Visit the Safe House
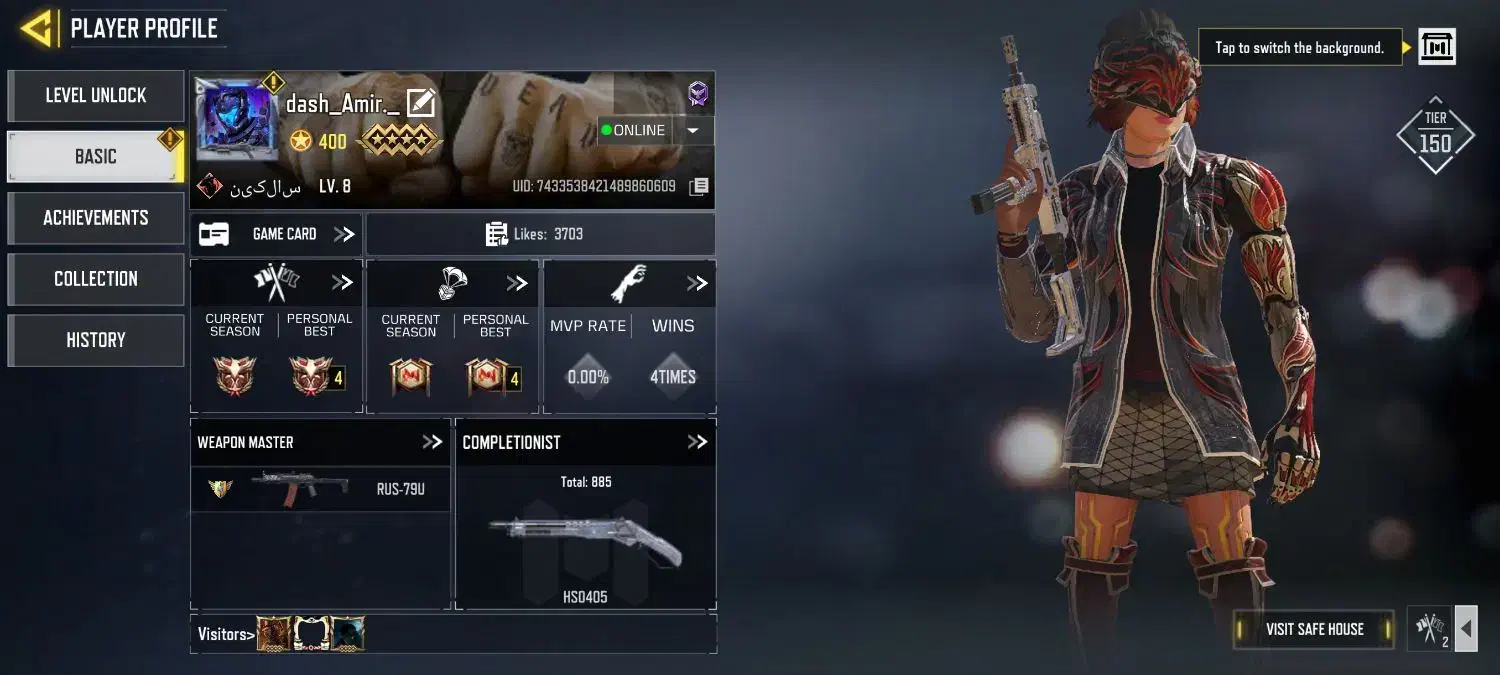 tap(1314, 629)
